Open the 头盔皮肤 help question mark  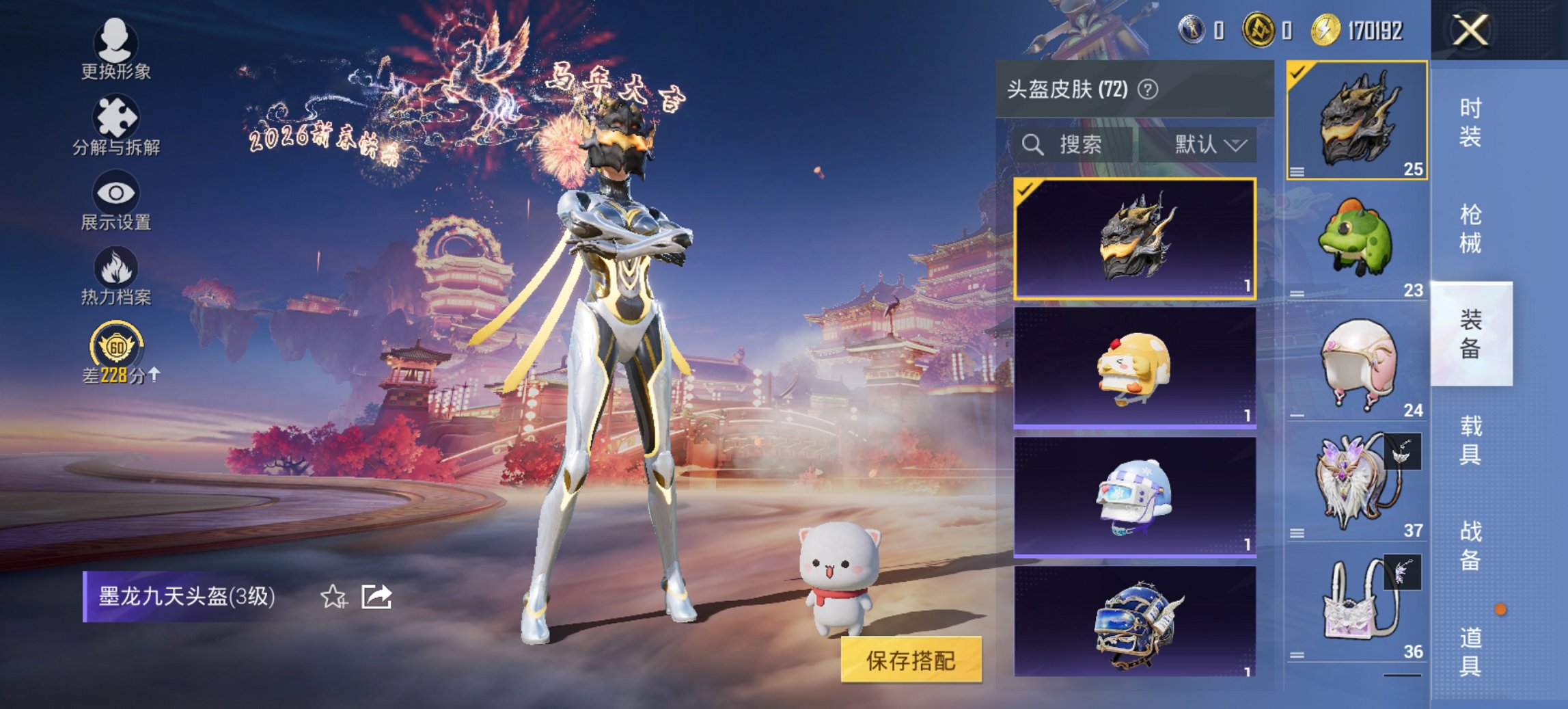1148,88
